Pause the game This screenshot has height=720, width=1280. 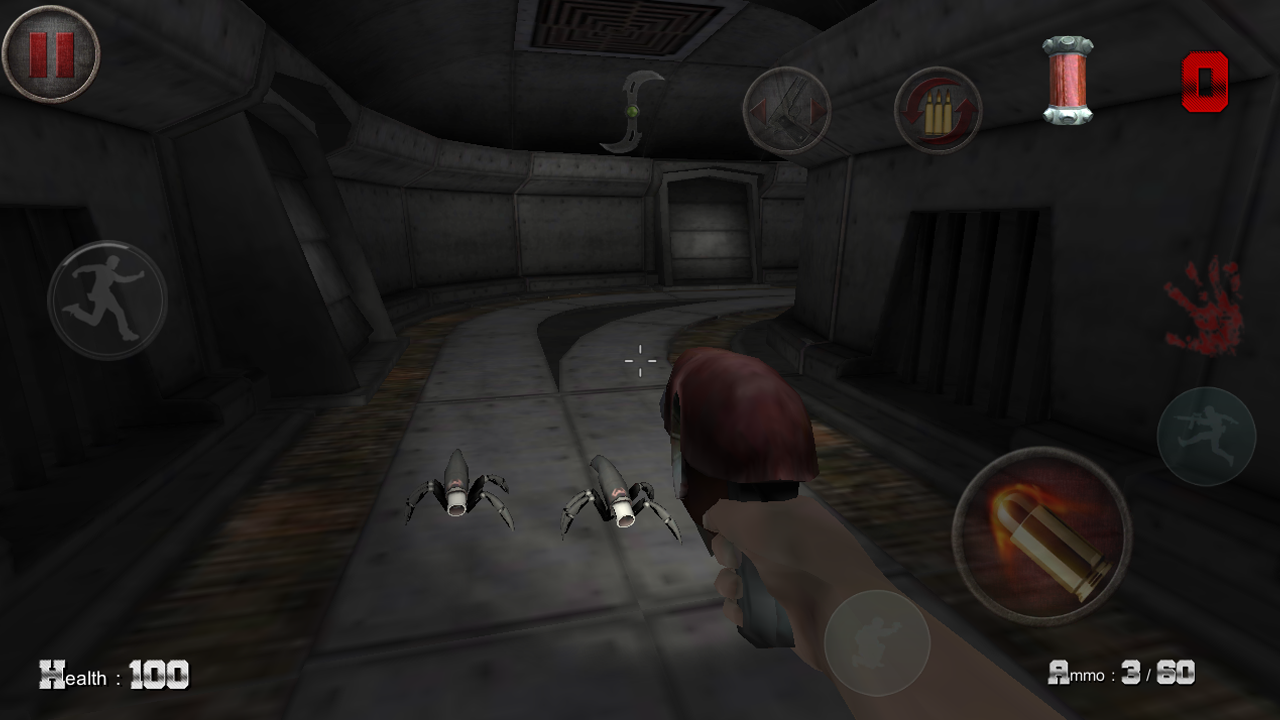pos(52,52)
